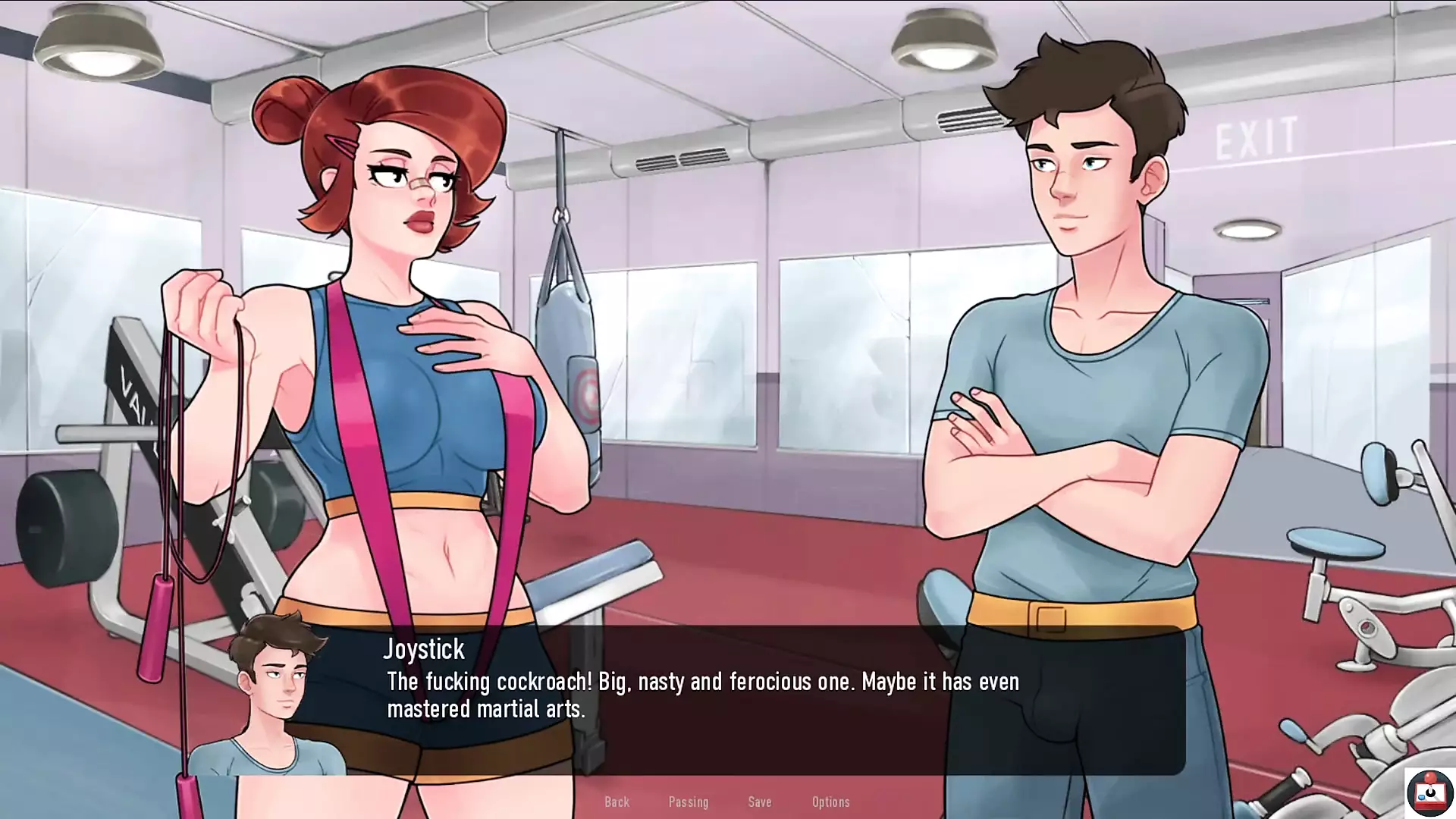Click the robot icon in the corner
The width and height of the screenshot is (1456, 819).
(x=1429, y=792)
